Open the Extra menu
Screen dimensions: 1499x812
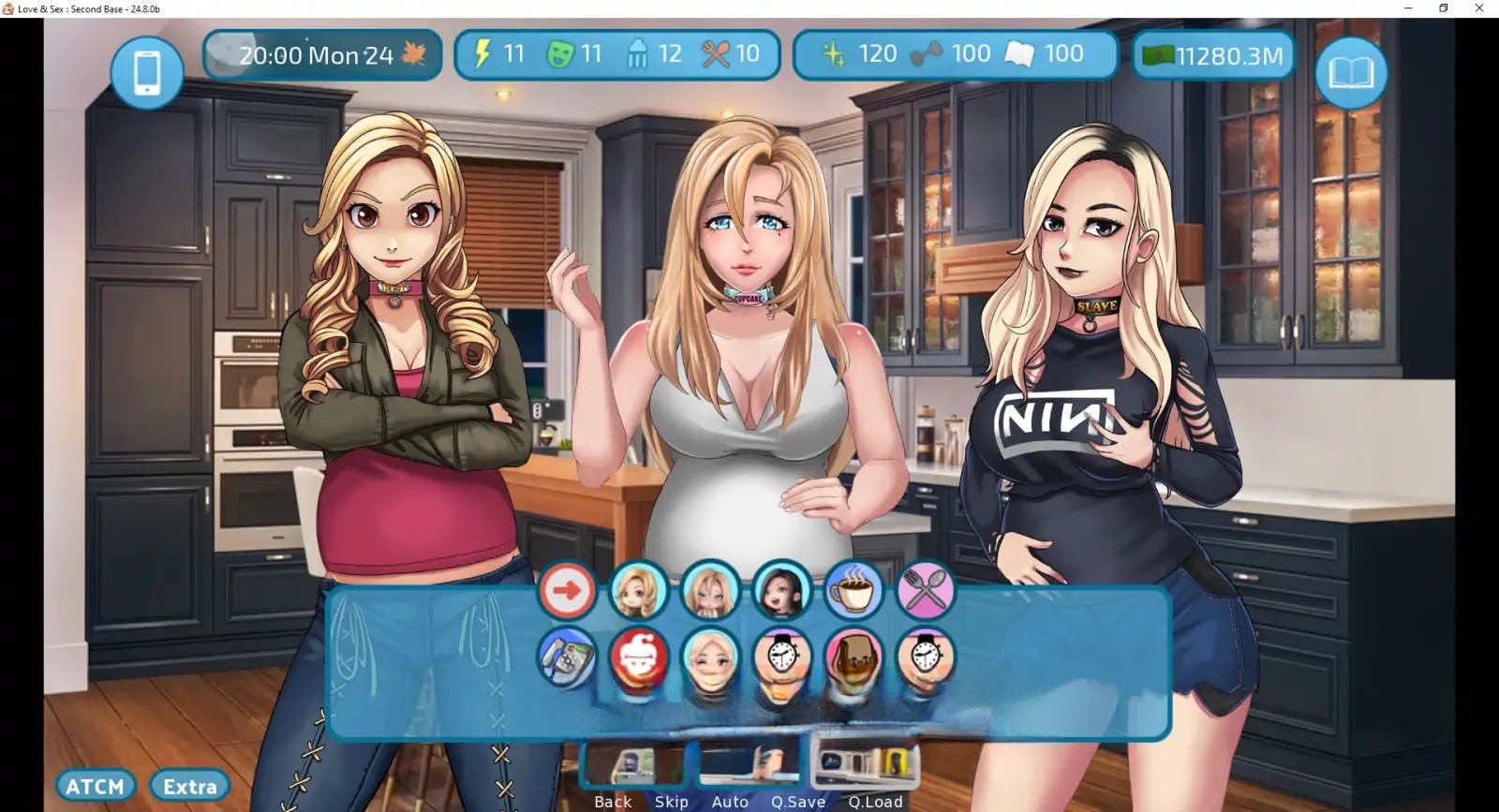pyautogui.click(x=190, y=787)
